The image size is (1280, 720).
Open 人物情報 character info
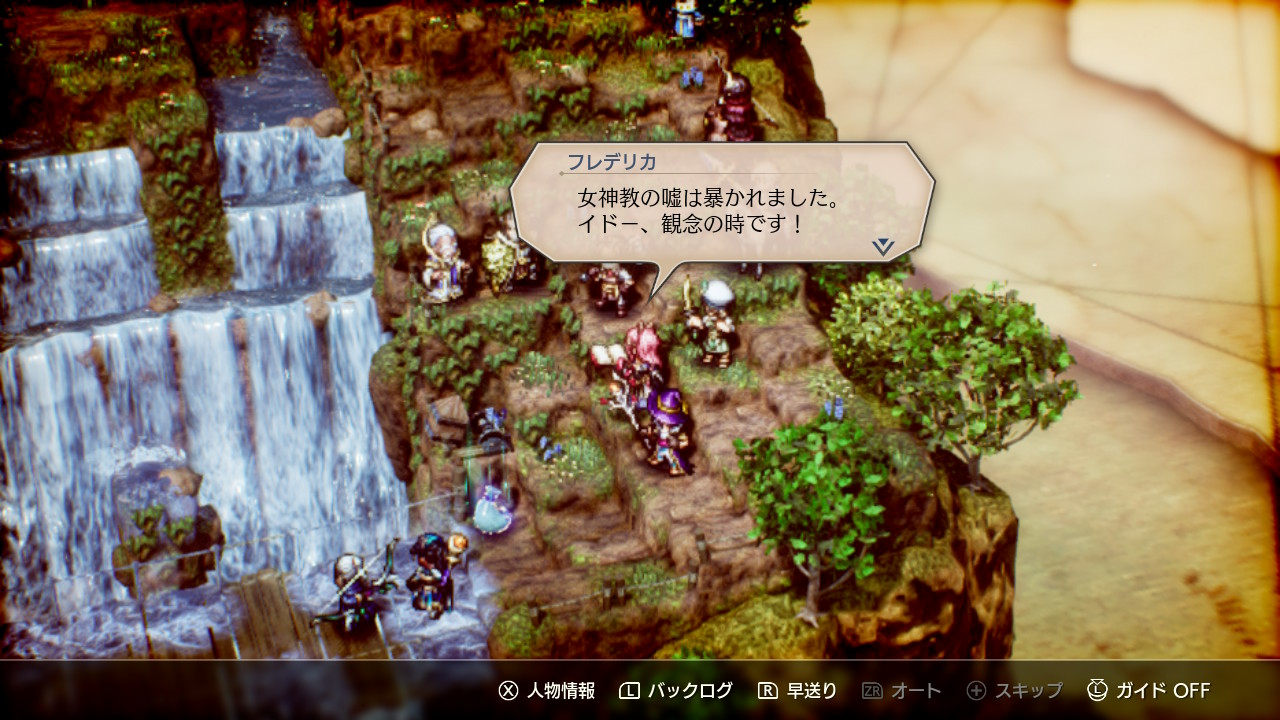547,691
